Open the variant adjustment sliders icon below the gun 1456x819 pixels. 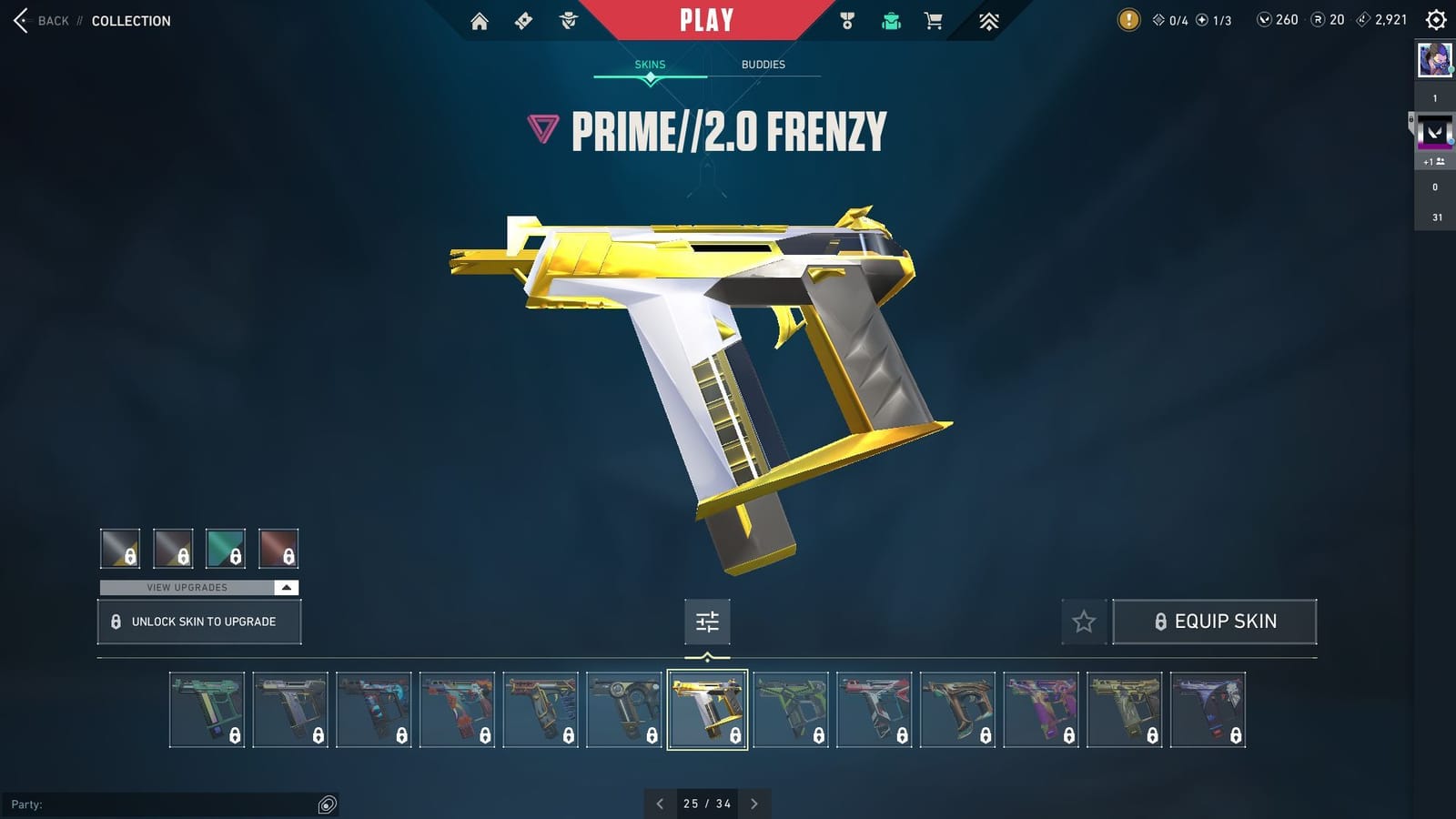(707, 622)
